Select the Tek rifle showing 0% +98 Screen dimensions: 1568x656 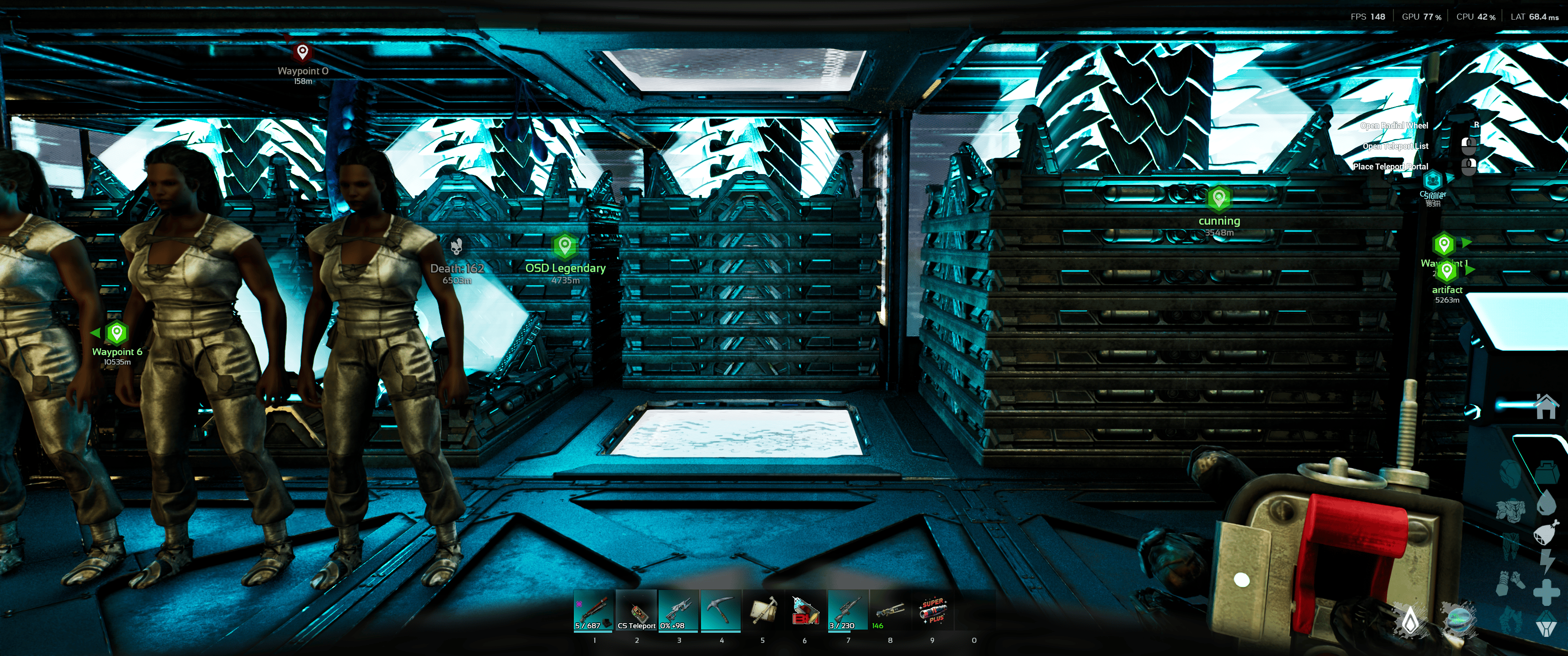tap(679, 610)
